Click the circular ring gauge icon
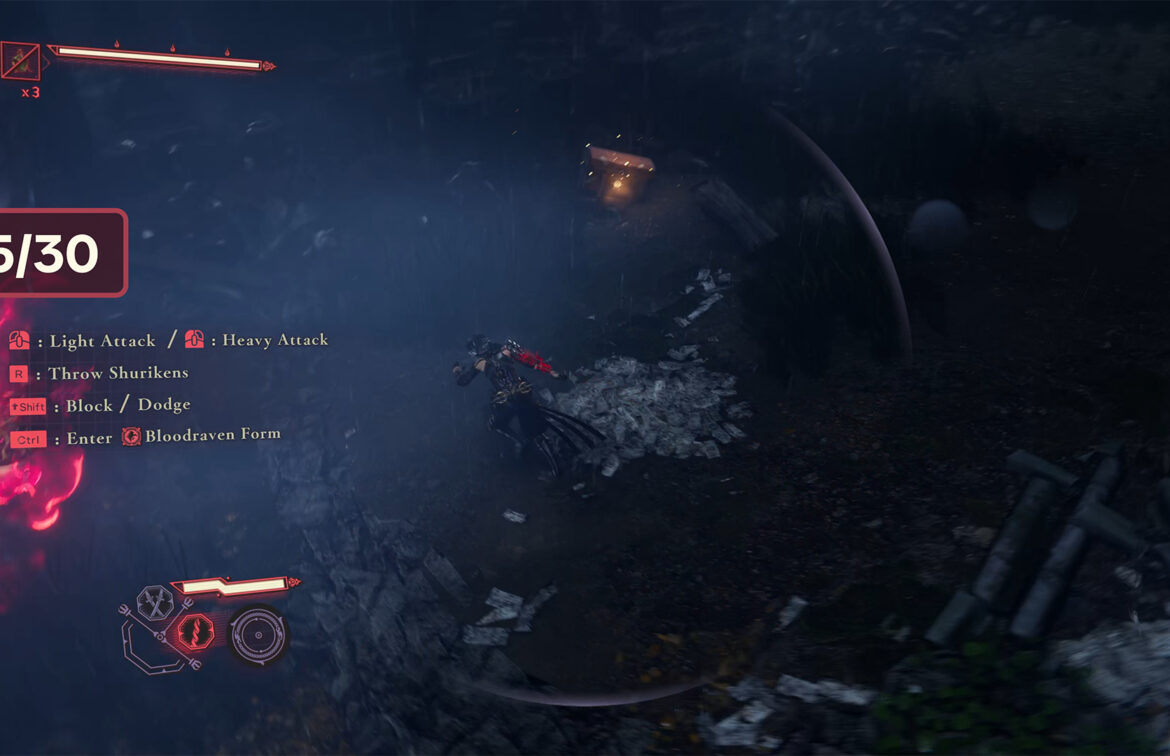The height and width of the screenshot is (756, 1170). pyautogui.click(x=257, y=636)
